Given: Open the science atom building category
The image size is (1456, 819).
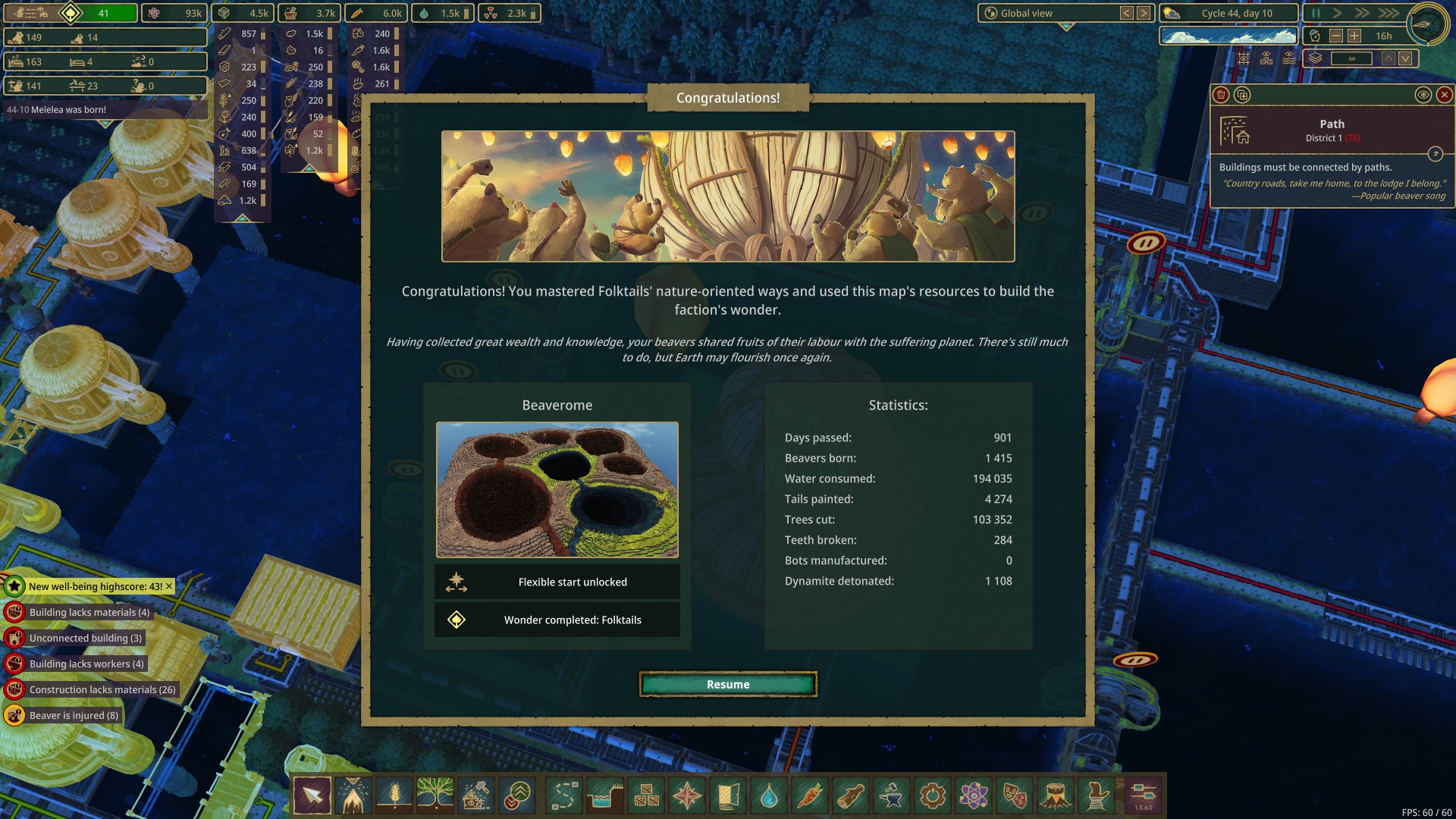Looking at the screenshot, I should (x=974, y=795).
